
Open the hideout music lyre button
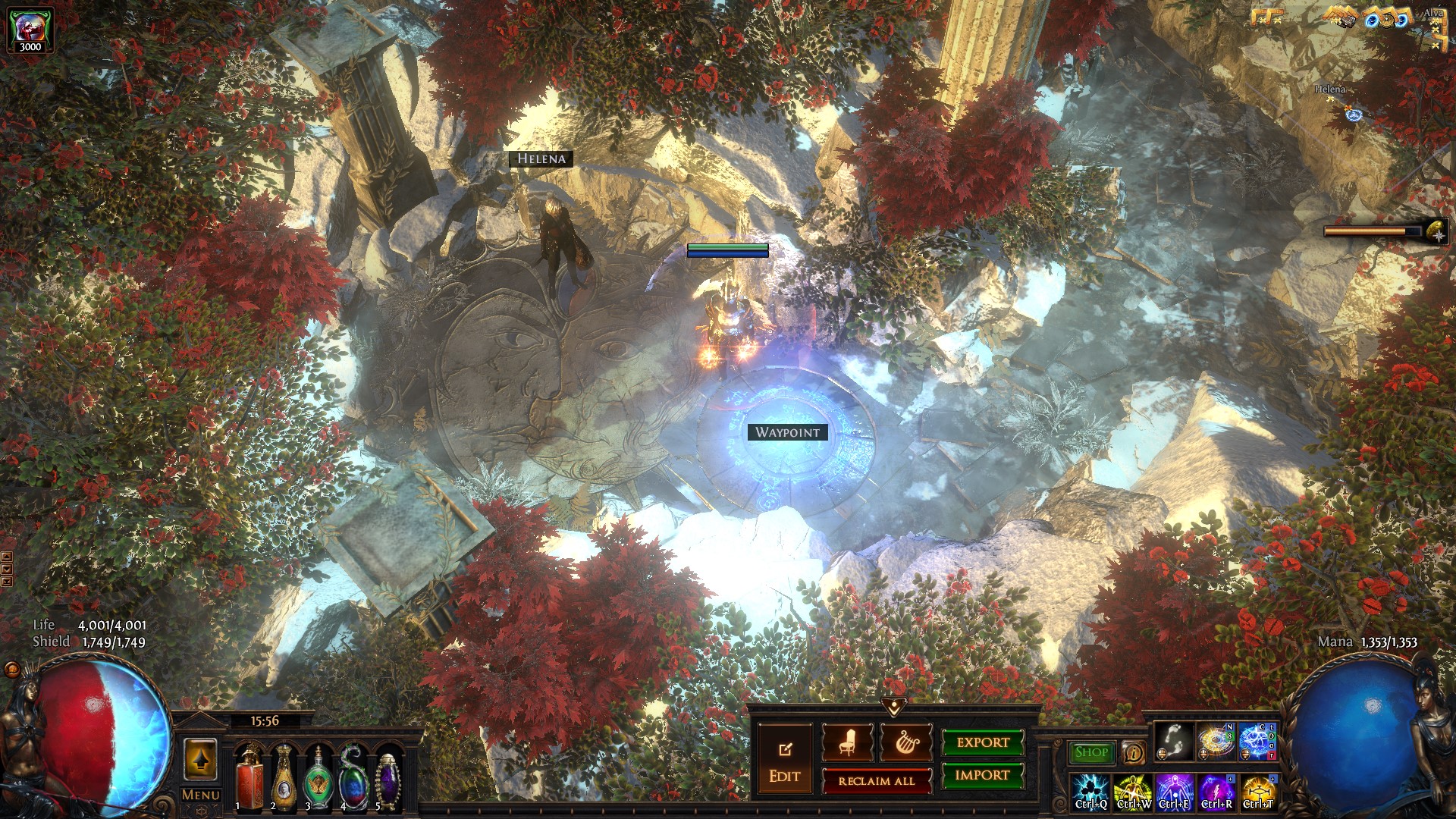pyautogui.click(x=905, y=743)
